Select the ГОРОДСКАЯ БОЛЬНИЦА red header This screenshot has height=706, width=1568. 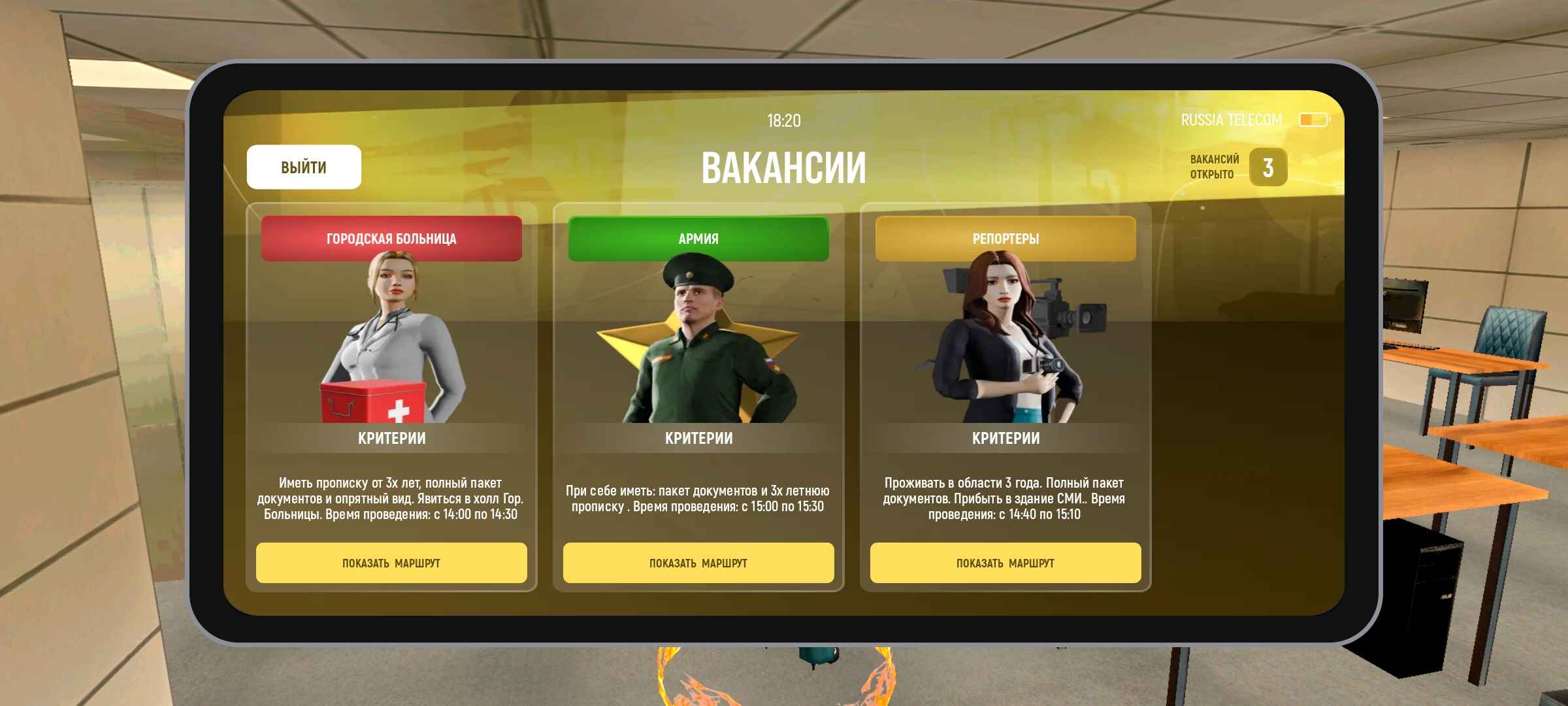click(391, 239)
